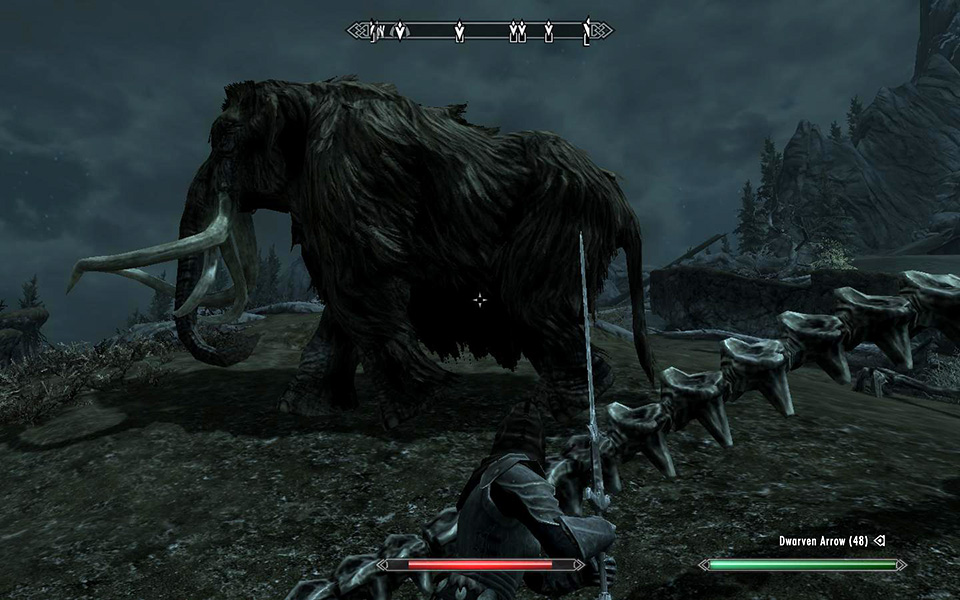
Task: Click the compass bar
Action: [x=480, y=32]
